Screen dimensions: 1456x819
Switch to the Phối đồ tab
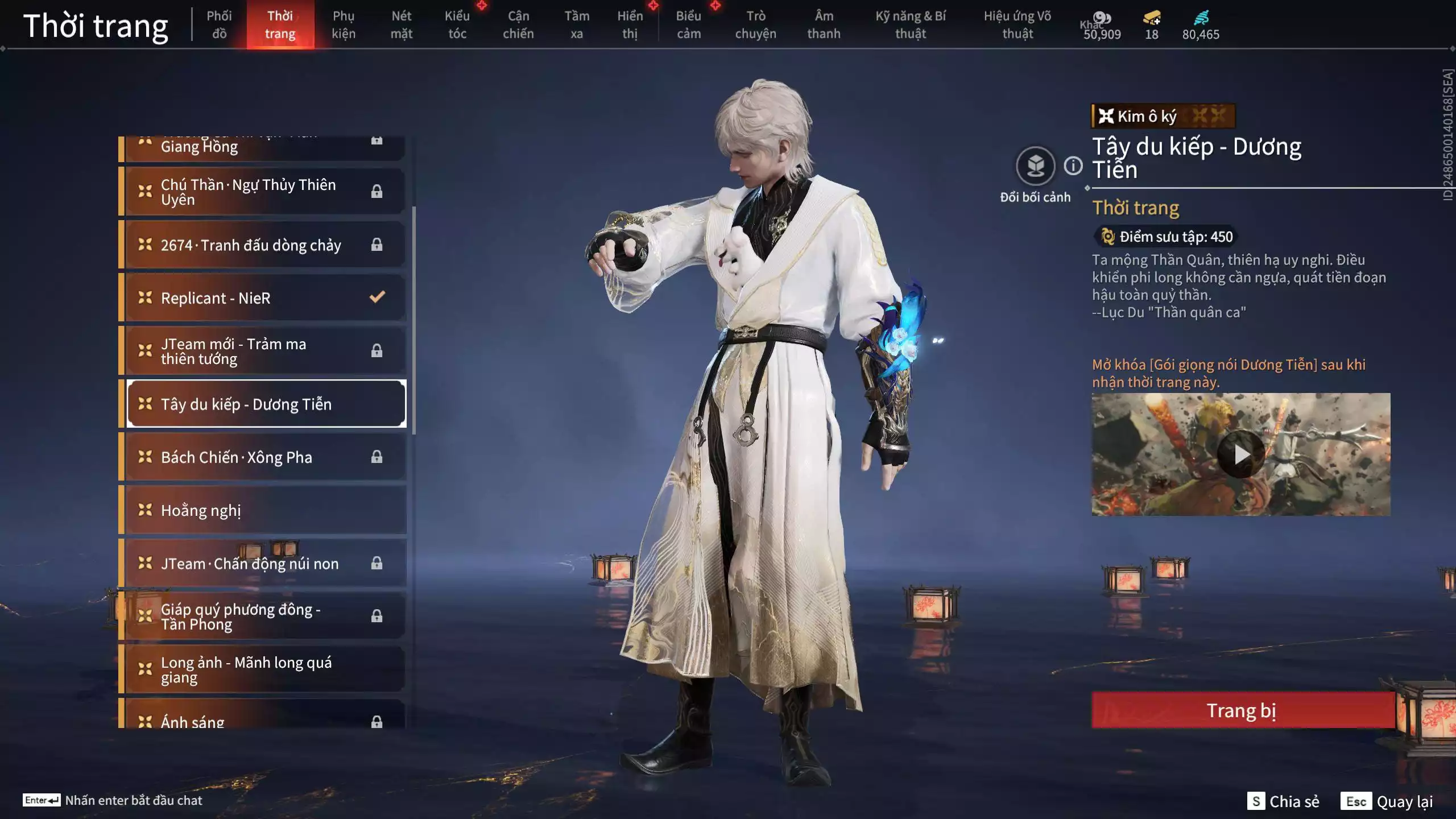click(219, 24)
